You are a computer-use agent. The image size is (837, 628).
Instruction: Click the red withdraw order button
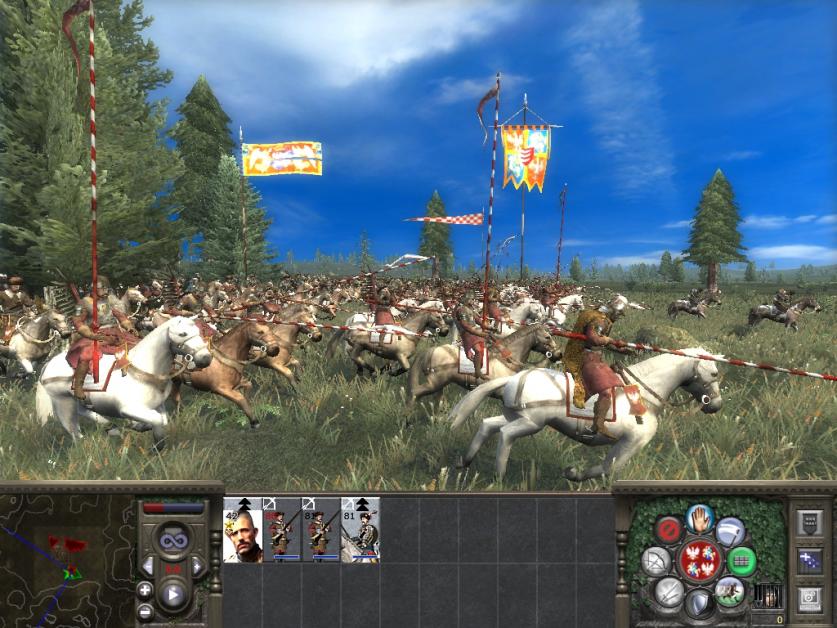pos(669,531)
